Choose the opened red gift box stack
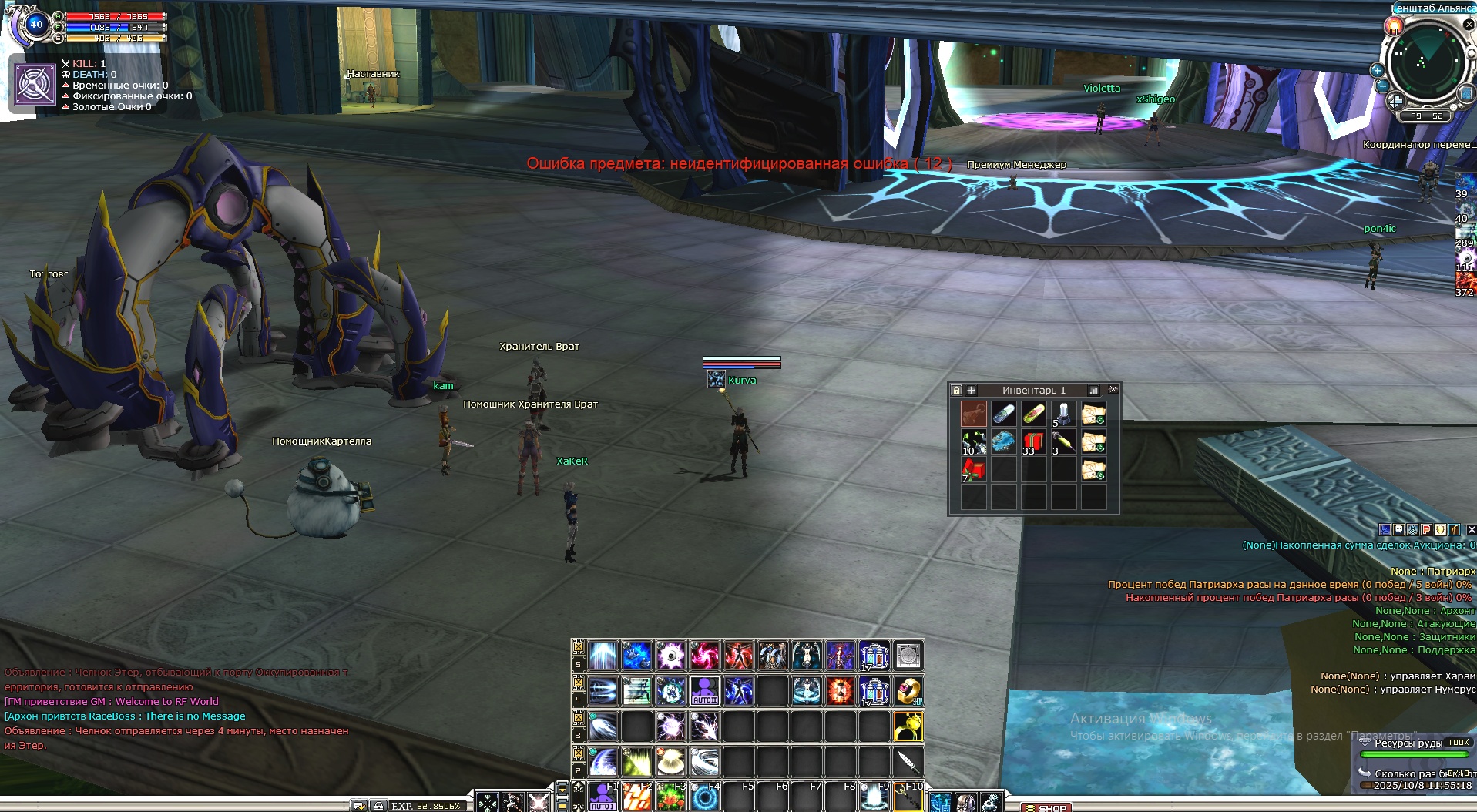Viewport: 1477px width, 812px height. [x=973, y=470]
